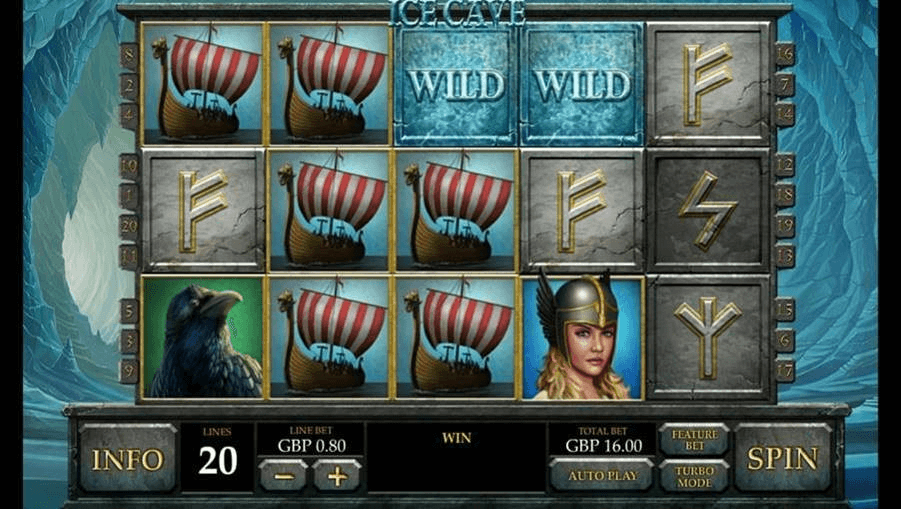The image size is (901, 509).
Task: Start Auto Play
Action: coord(600,475)
